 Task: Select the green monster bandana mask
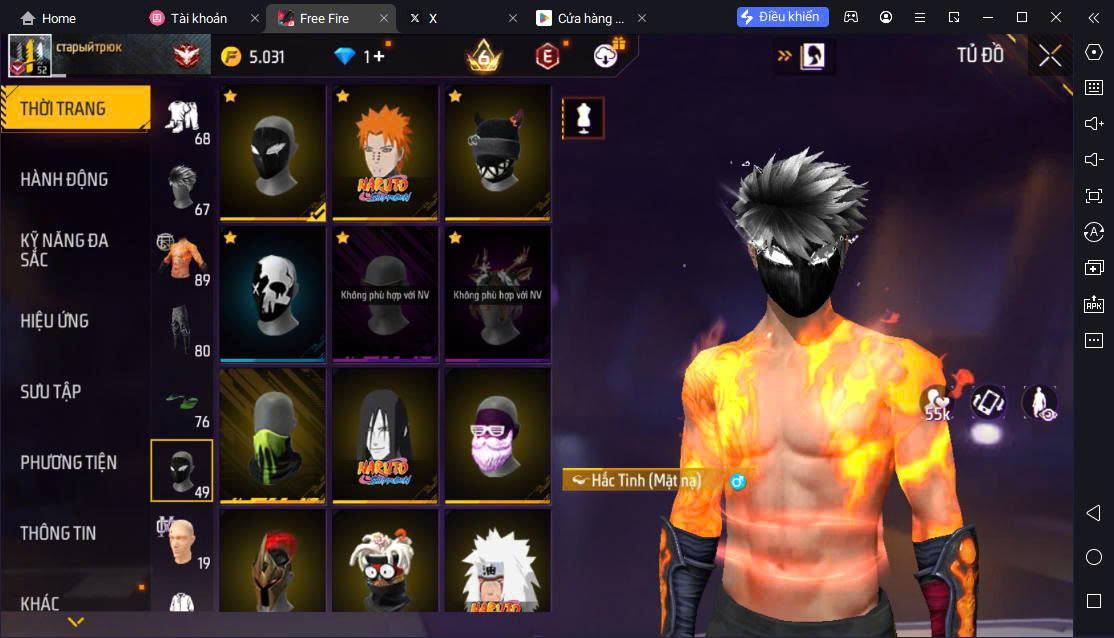[x=272, y=435]
